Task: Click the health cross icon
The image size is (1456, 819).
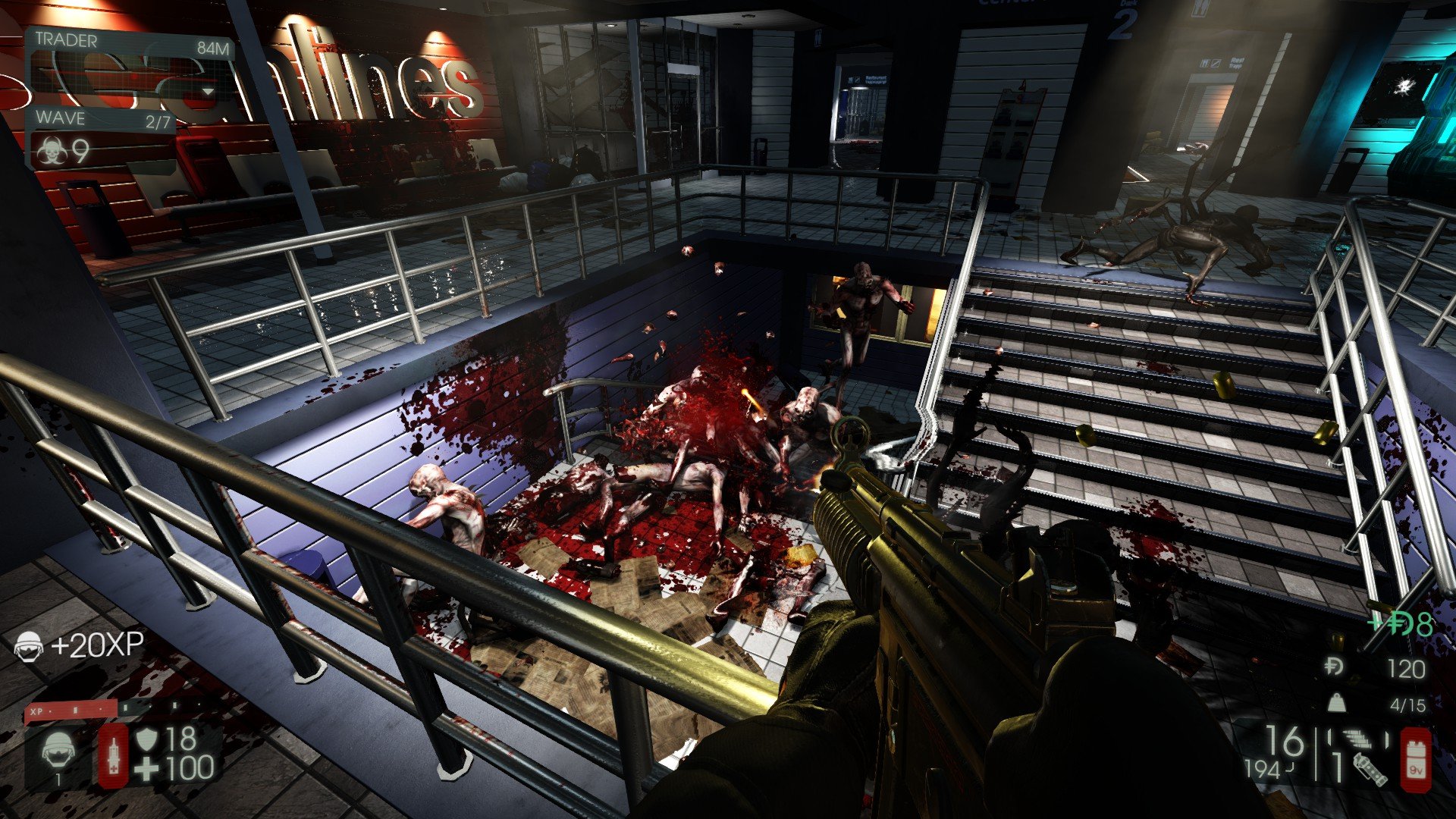Action: click(146, 769)
